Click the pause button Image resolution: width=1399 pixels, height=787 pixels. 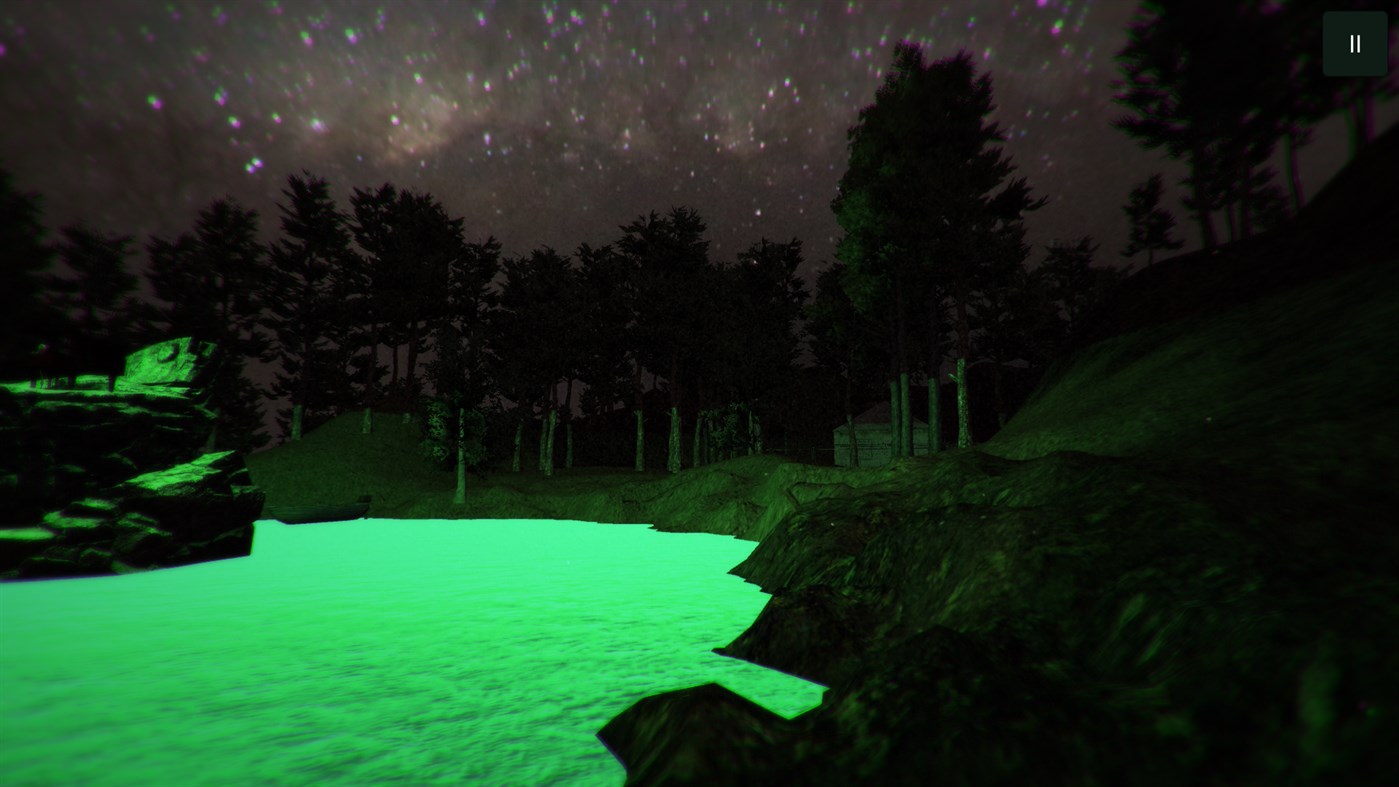1353,42
